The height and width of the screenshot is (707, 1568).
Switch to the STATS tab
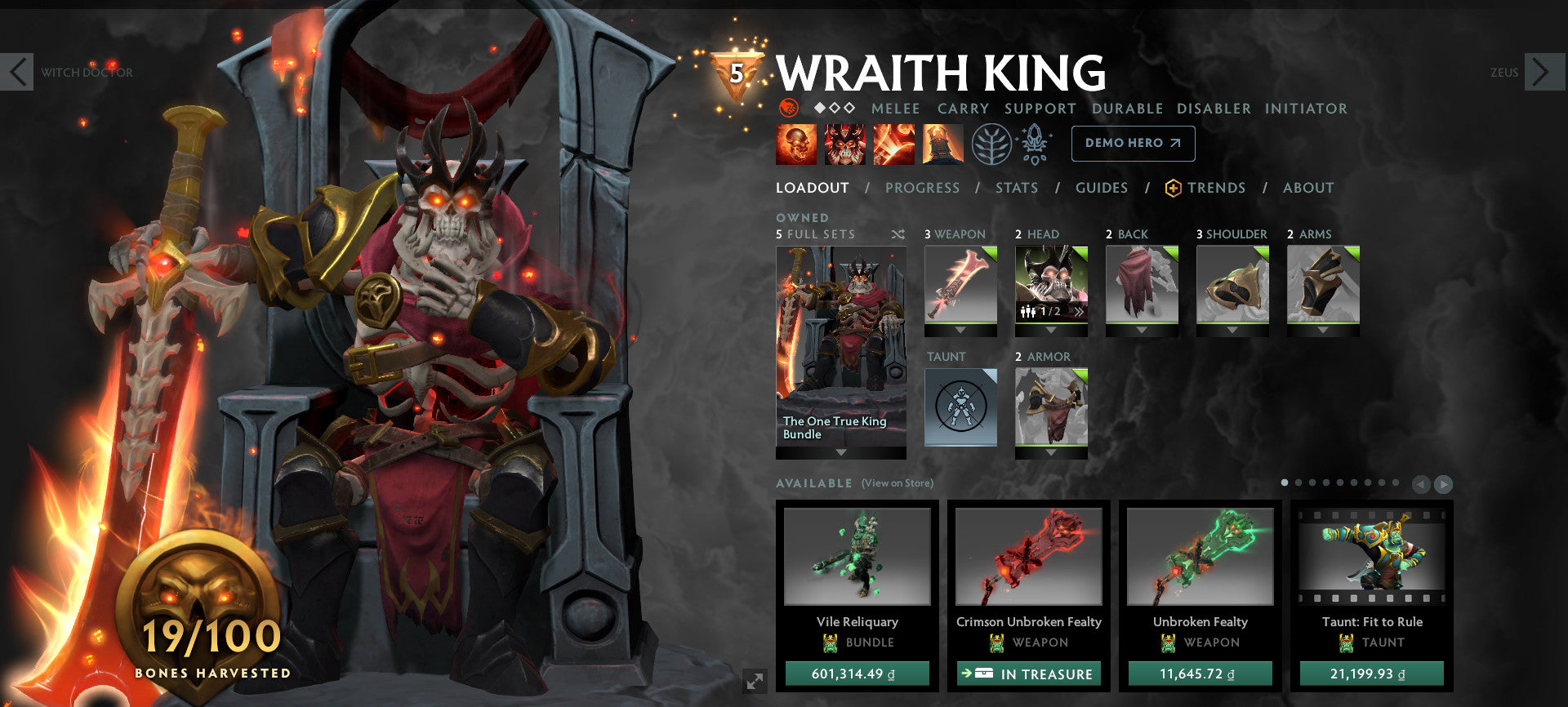point(1016,187)
